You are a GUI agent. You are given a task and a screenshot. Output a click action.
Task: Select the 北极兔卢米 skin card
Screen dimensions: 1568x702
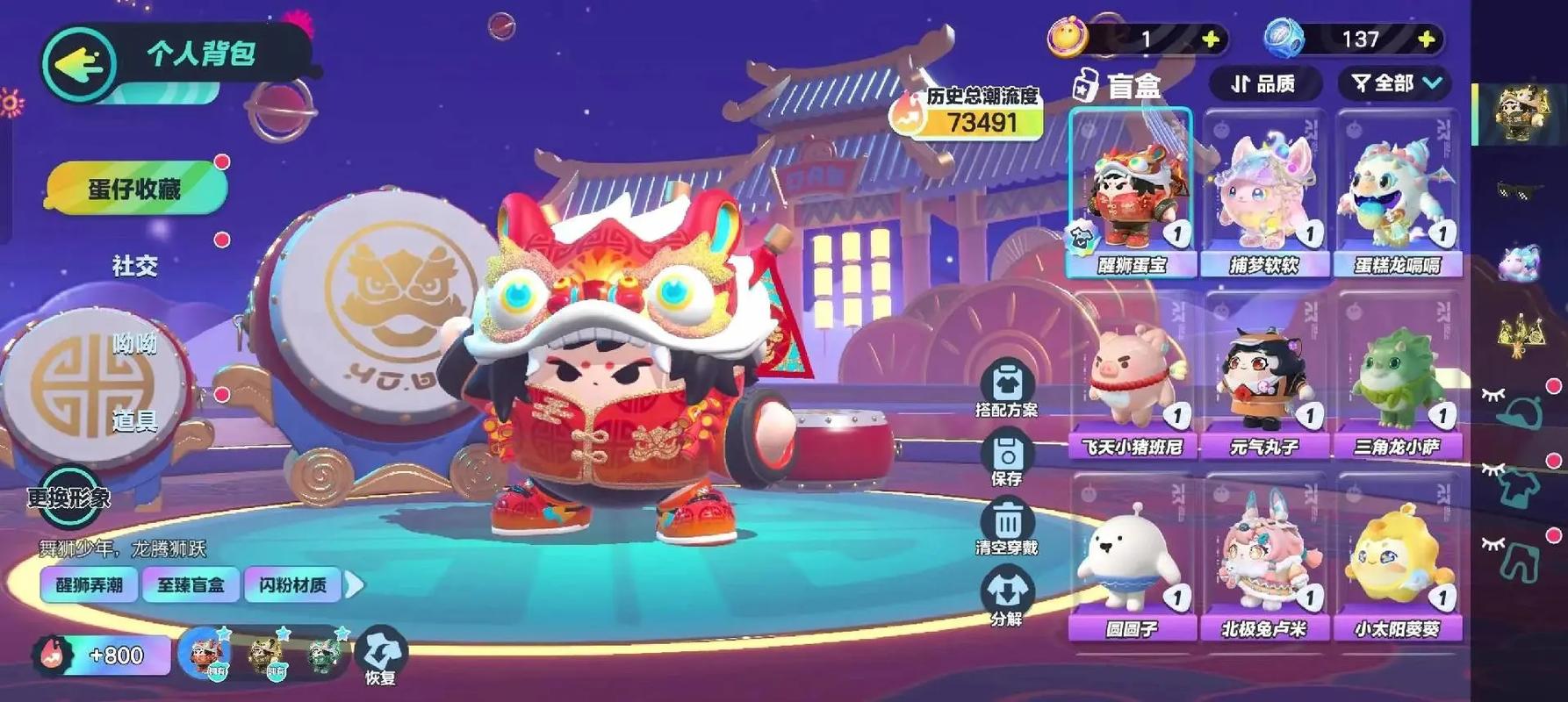(x=1263, y=558)
